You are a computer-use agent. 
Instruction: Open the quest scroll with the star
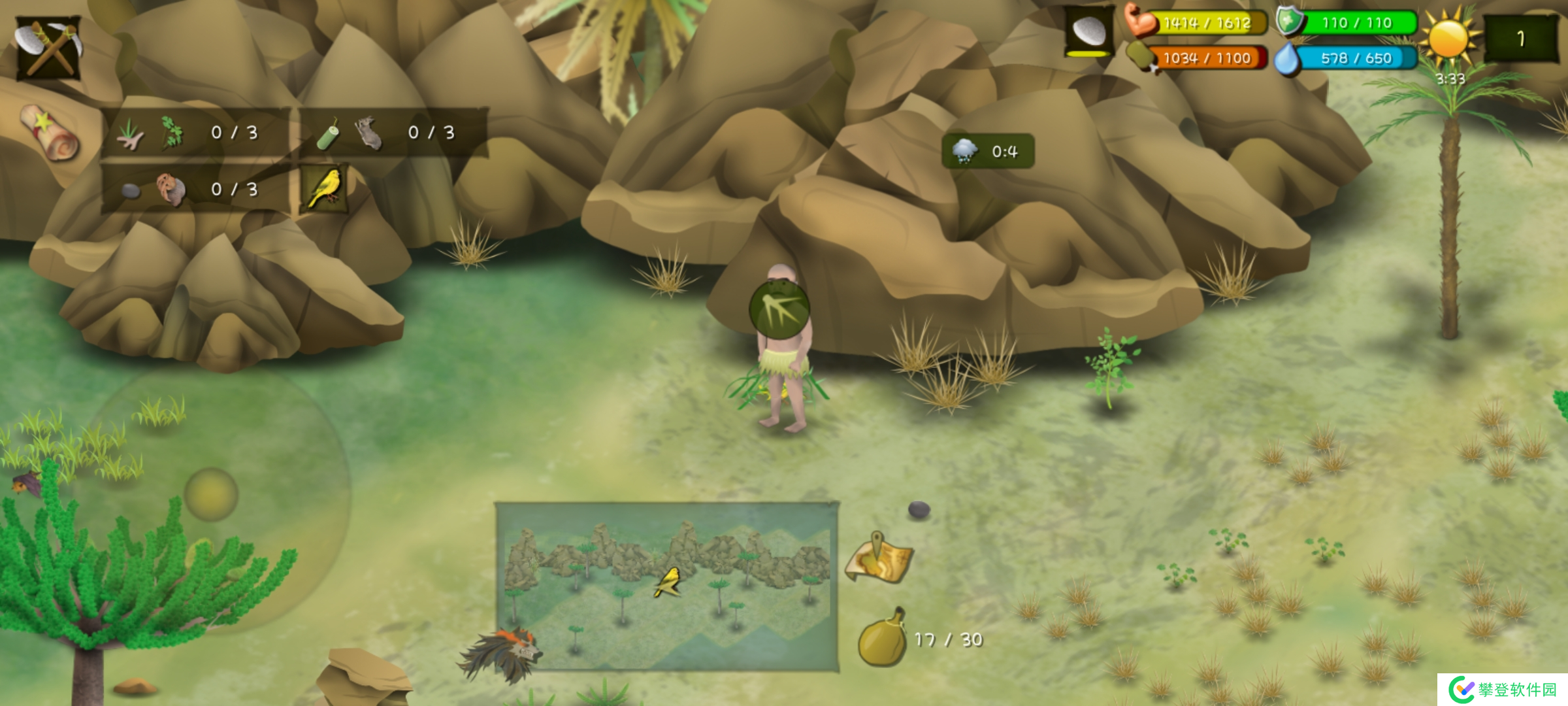pos(50,133)
